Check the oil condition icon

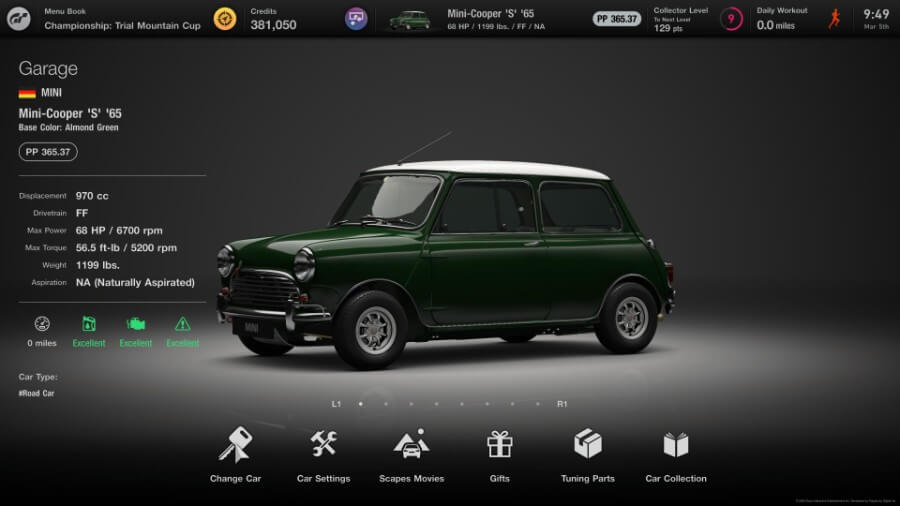[x=89, y=324]
